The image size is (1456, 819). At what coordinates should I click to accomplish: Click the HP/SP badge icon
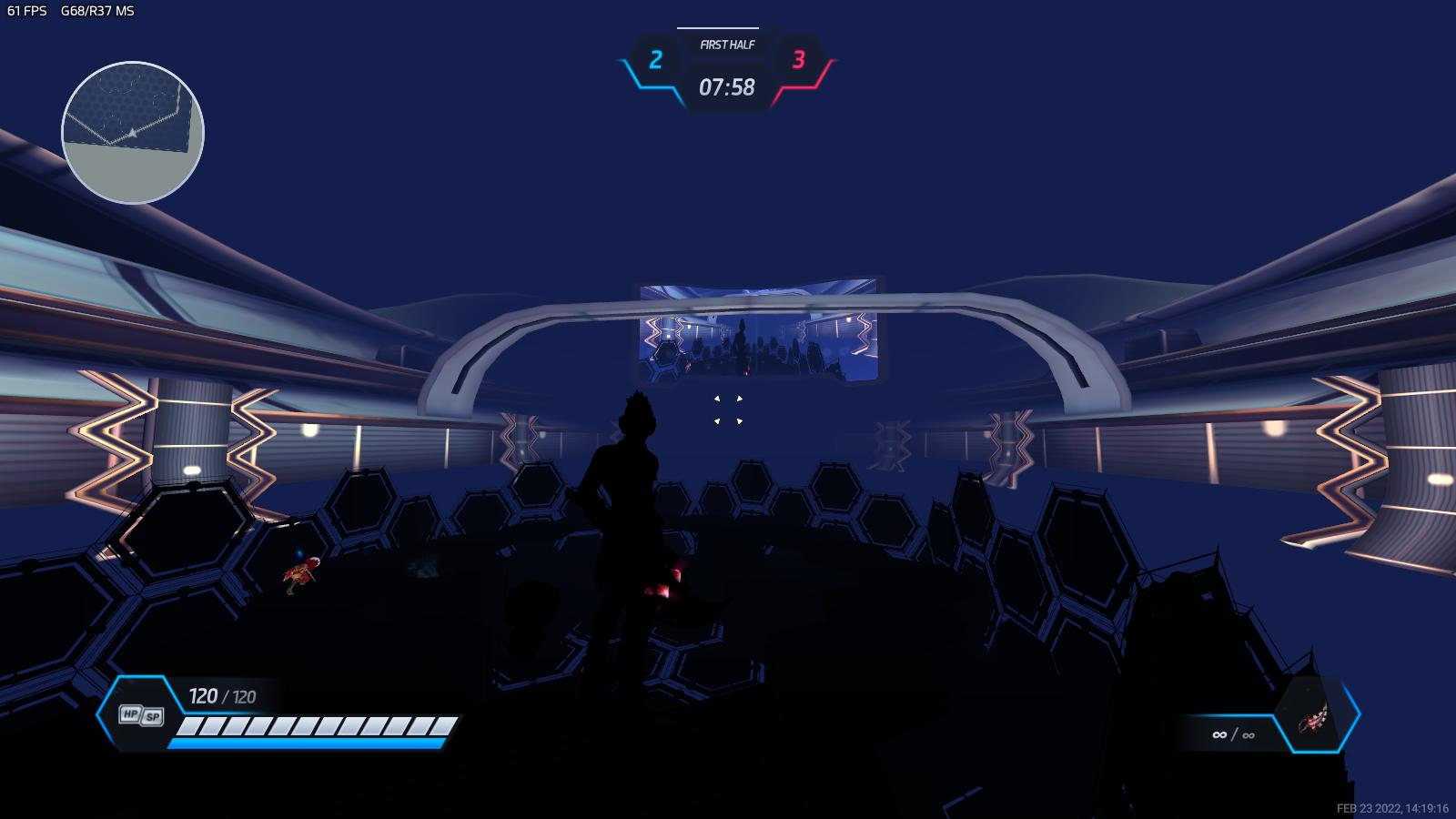point(141,715)
